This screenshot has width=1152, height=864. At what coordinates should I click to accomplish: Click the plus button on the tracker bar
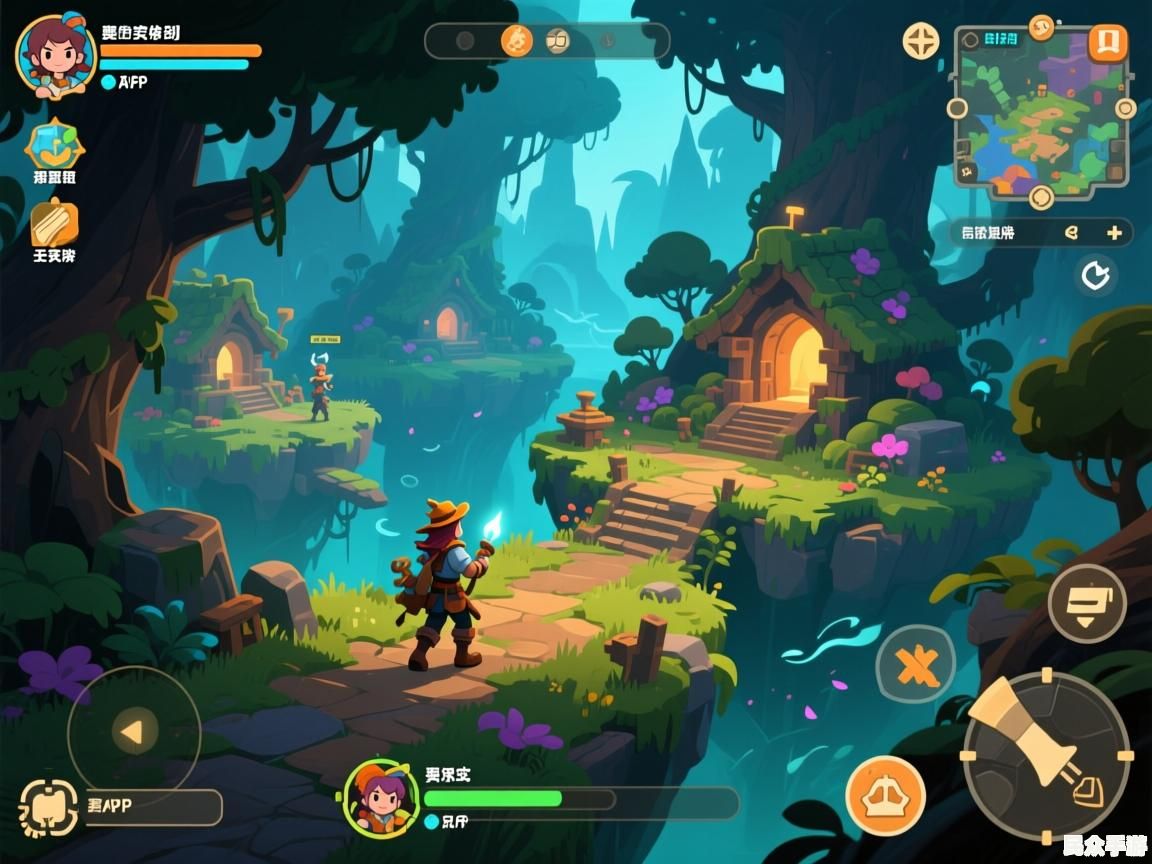(x=1114, y=233)
